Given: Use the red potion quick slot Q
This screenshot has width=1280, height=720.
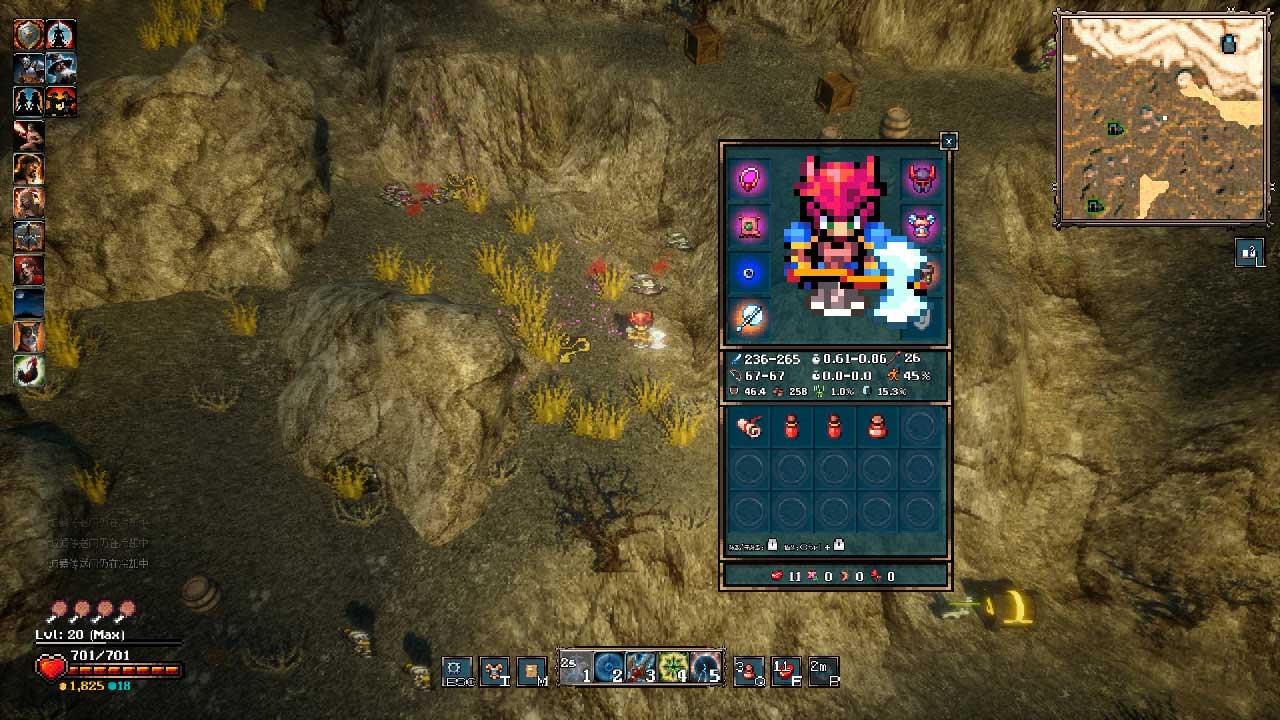Looking at the screenshot, I should pyautogui.click(x=749, y=671).
